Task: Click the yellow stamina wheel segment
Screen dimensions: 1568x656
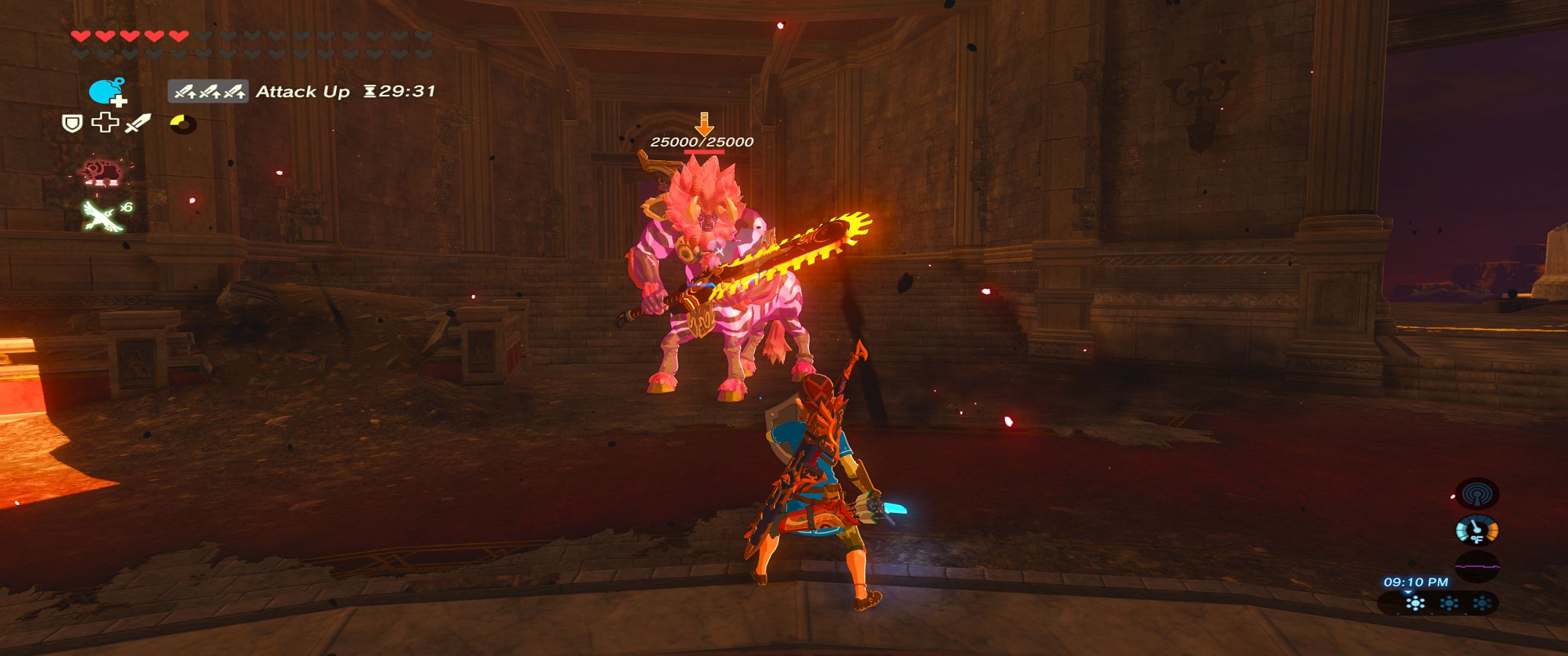Action: (x=176, y=120)
